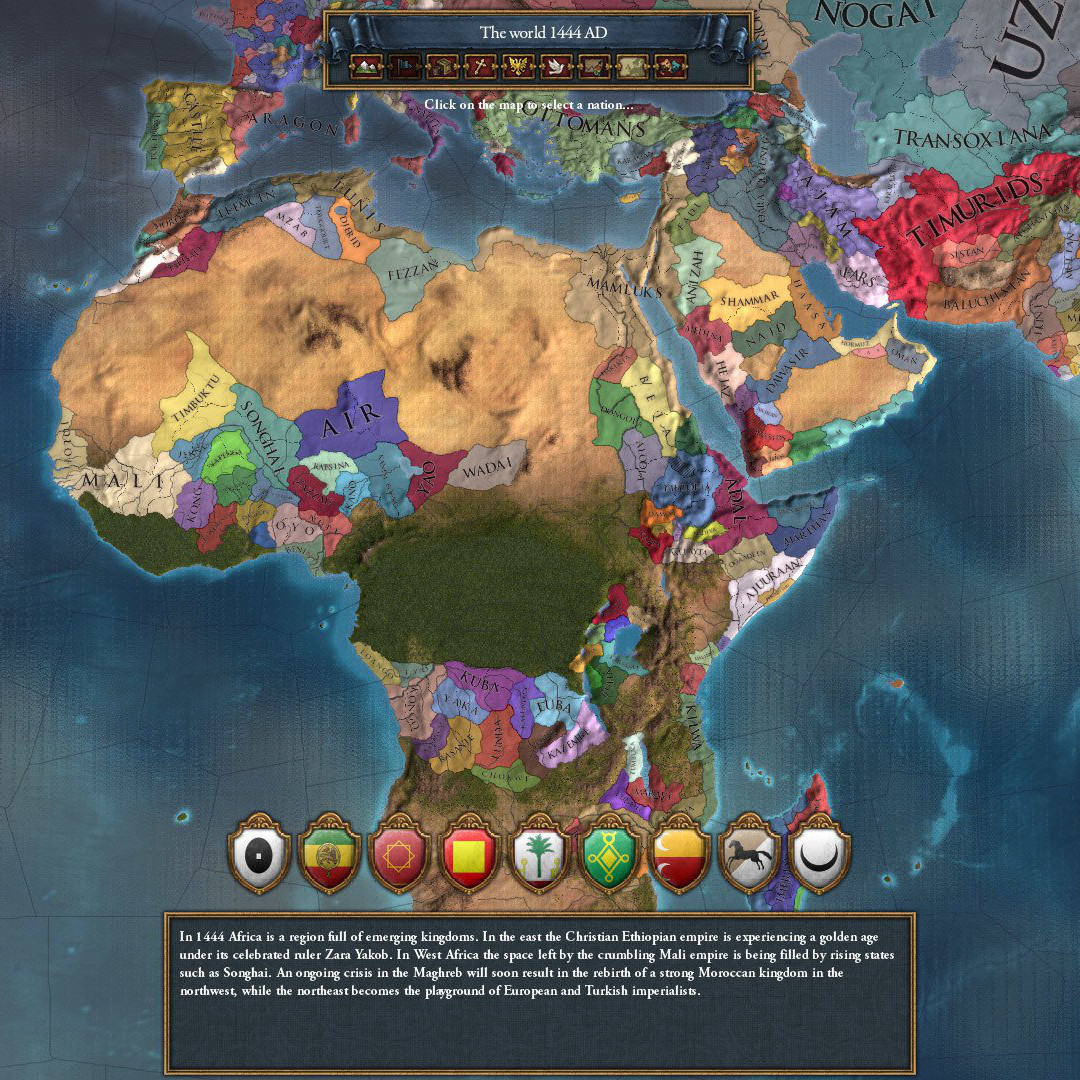The width and height of the screenshot is (1080, 1080).
Task: Select the theater masks map mode
Action: (x=670, y=67)
